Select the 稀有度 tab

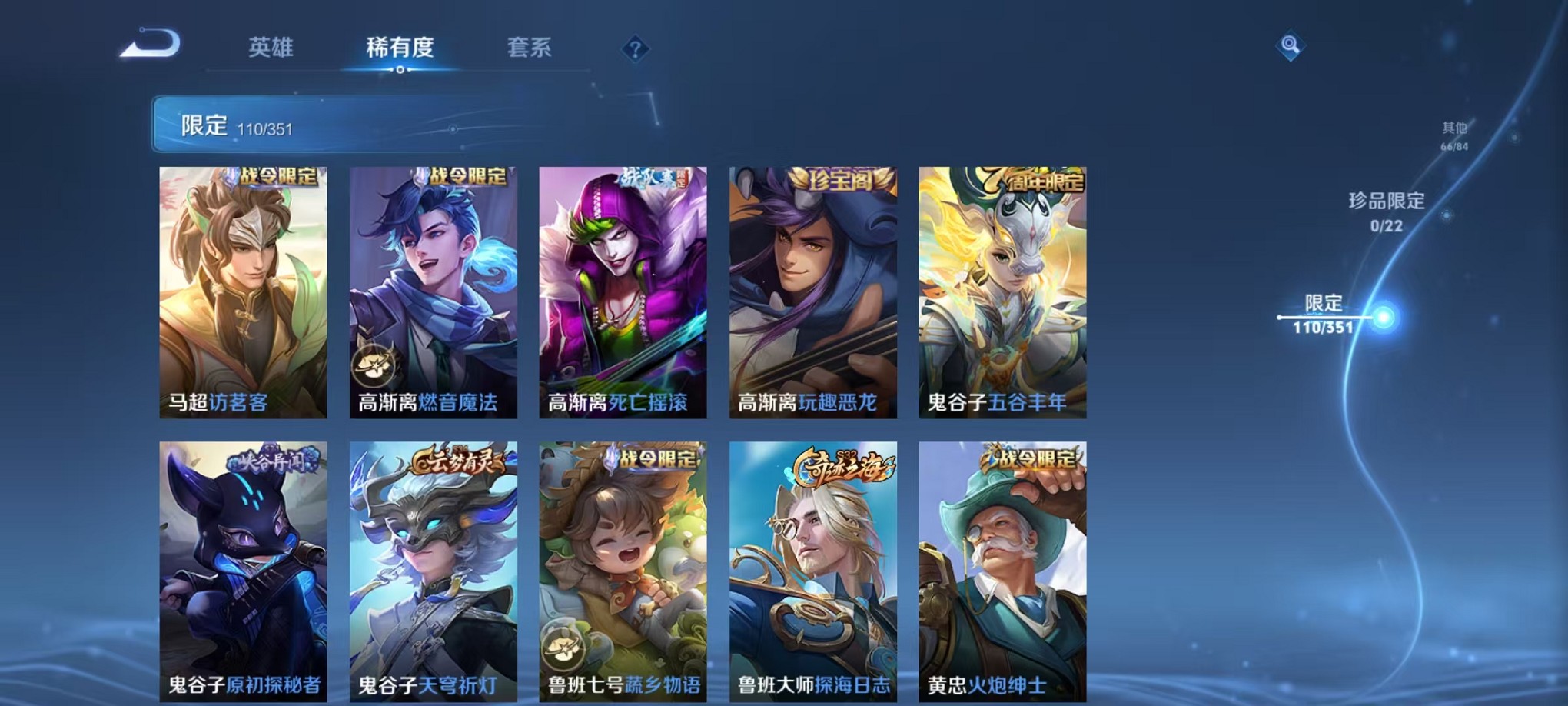click(x=400, y=48)
